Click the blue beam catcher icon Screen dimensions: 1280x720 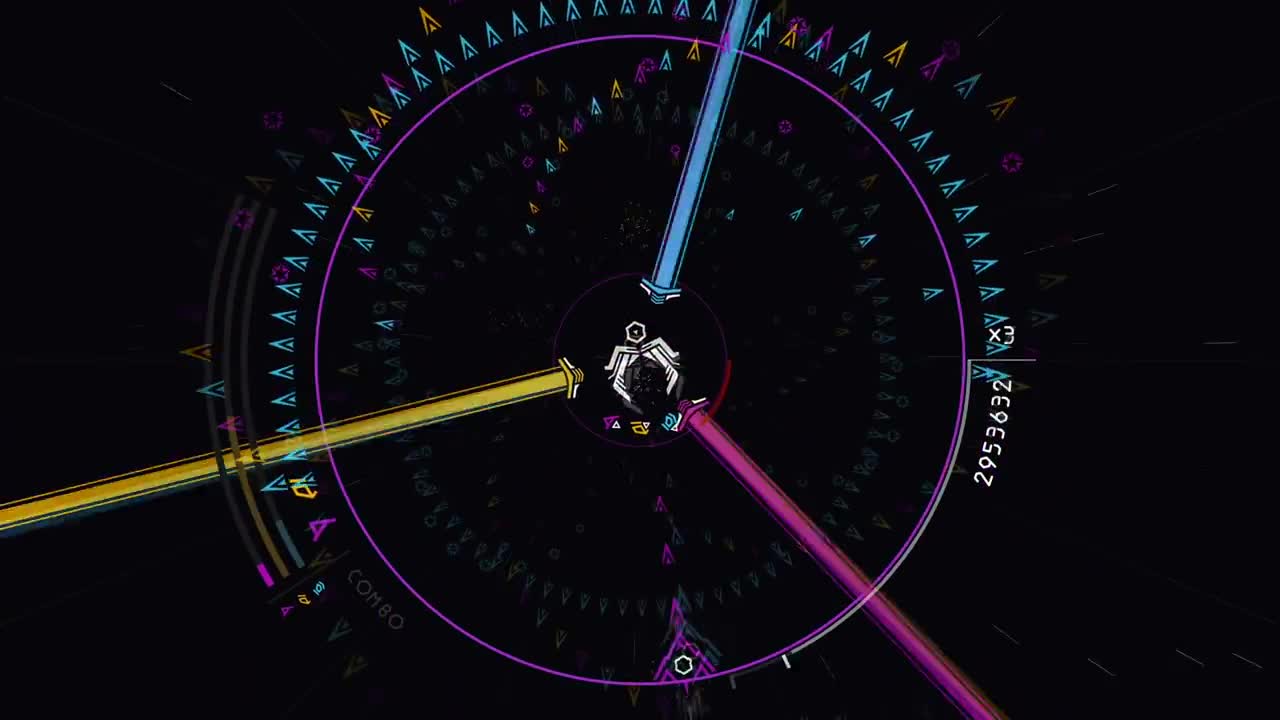(x=660, y=290)
